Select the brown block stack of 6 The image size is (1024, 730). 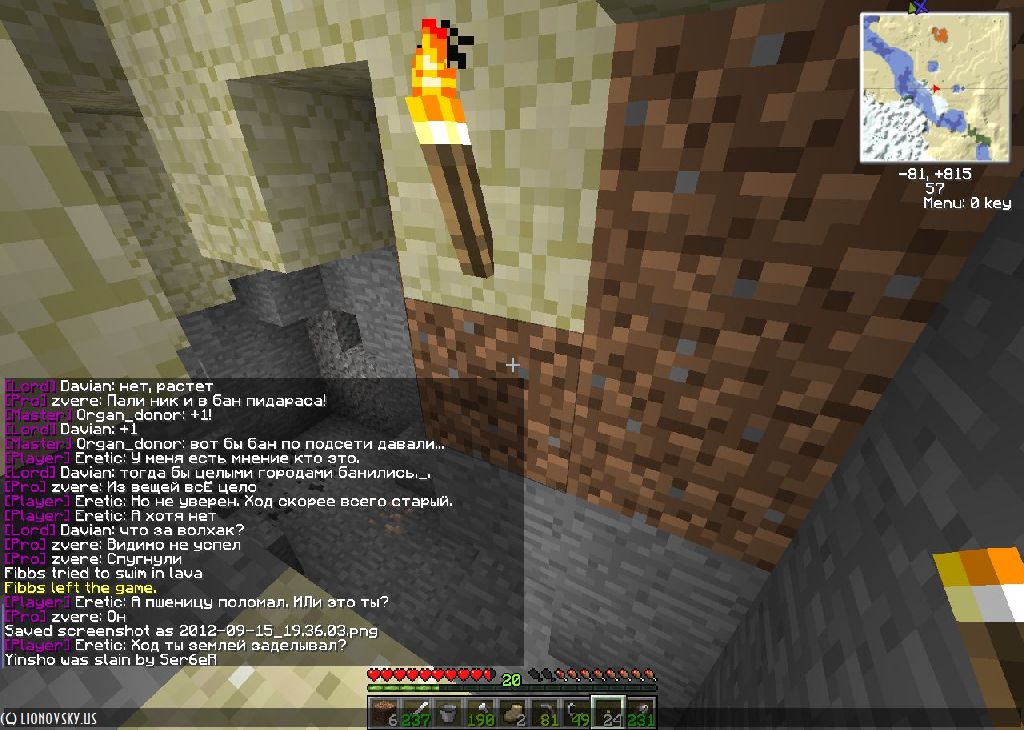click(x=385, y=714)
